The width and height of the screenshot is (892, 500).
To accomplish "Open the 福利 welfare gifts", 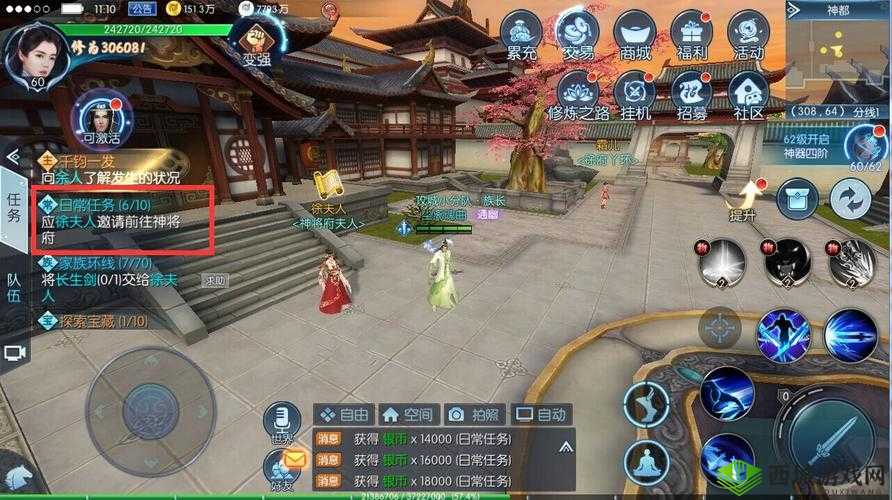I will [692, 35].
